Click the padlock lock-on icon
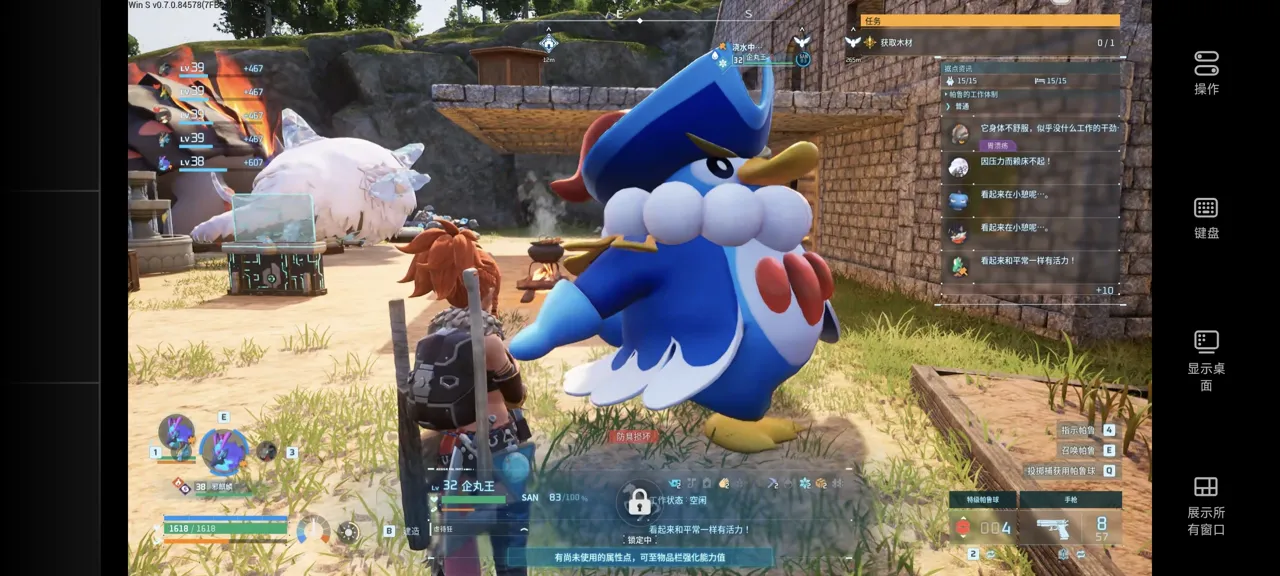This screenshot has height=576, width=1280. tap(638, 503)
